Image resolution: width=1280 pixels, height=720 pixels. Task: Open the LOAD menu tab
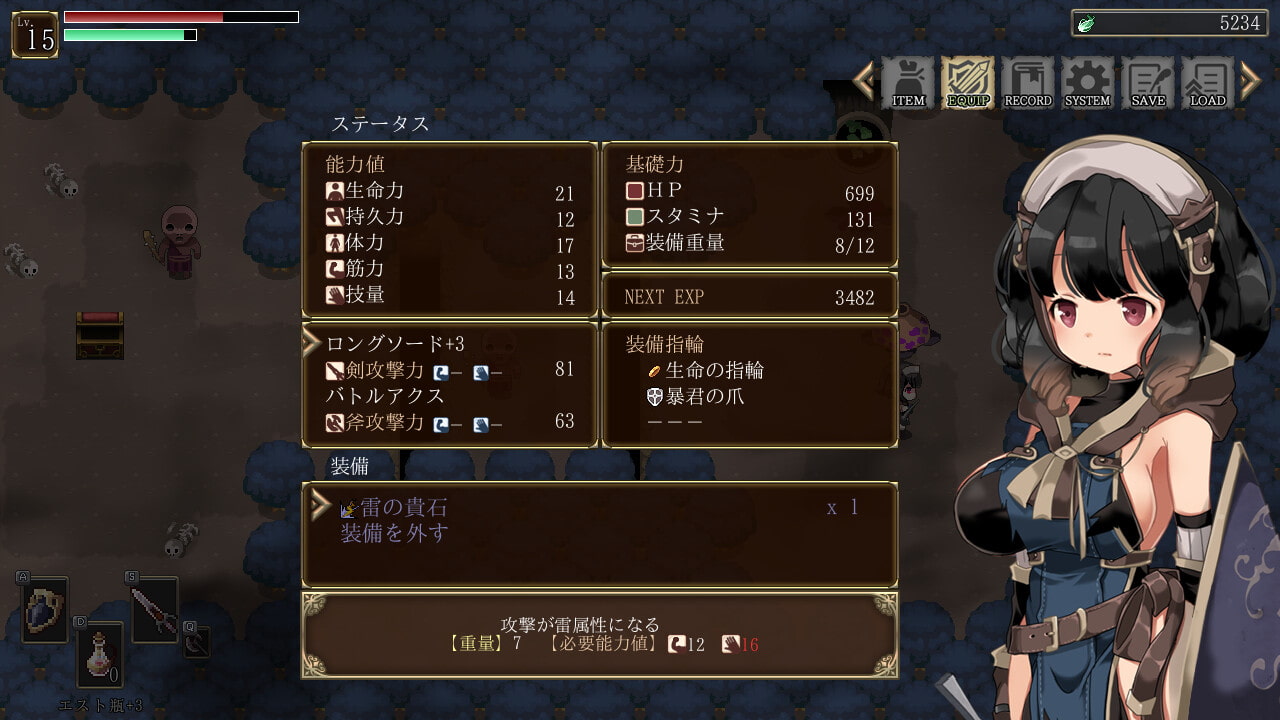click(1208, 82)
